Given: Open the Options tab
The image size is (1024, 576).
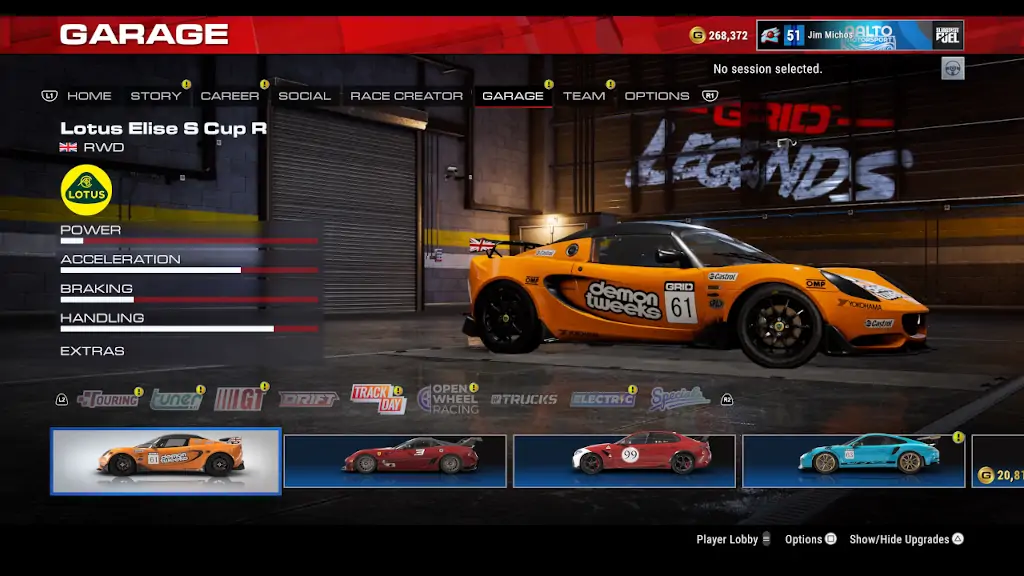Looking at the screenshot, I should [x=657, y=96].
